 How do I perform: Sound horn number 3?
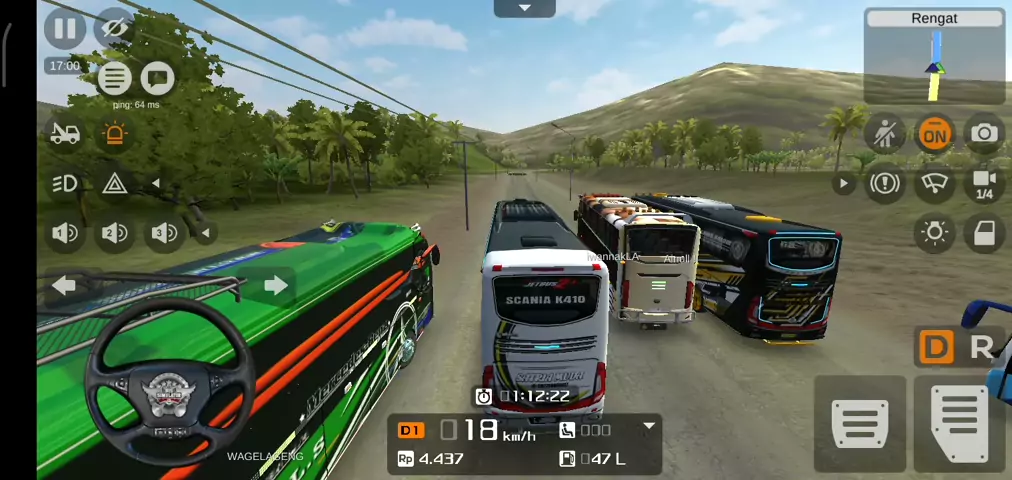(x=164, y=233)
